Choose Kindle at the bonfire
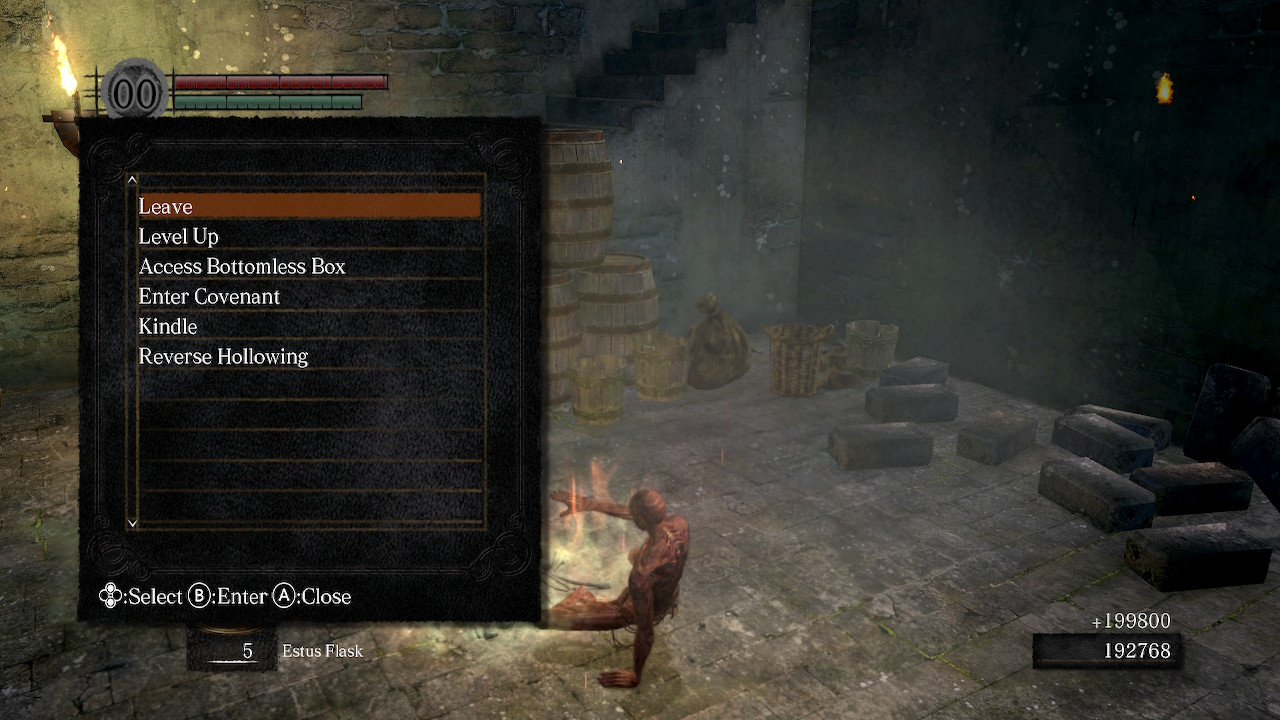This screenshot has width=1280, height=720. click(308, 326)
